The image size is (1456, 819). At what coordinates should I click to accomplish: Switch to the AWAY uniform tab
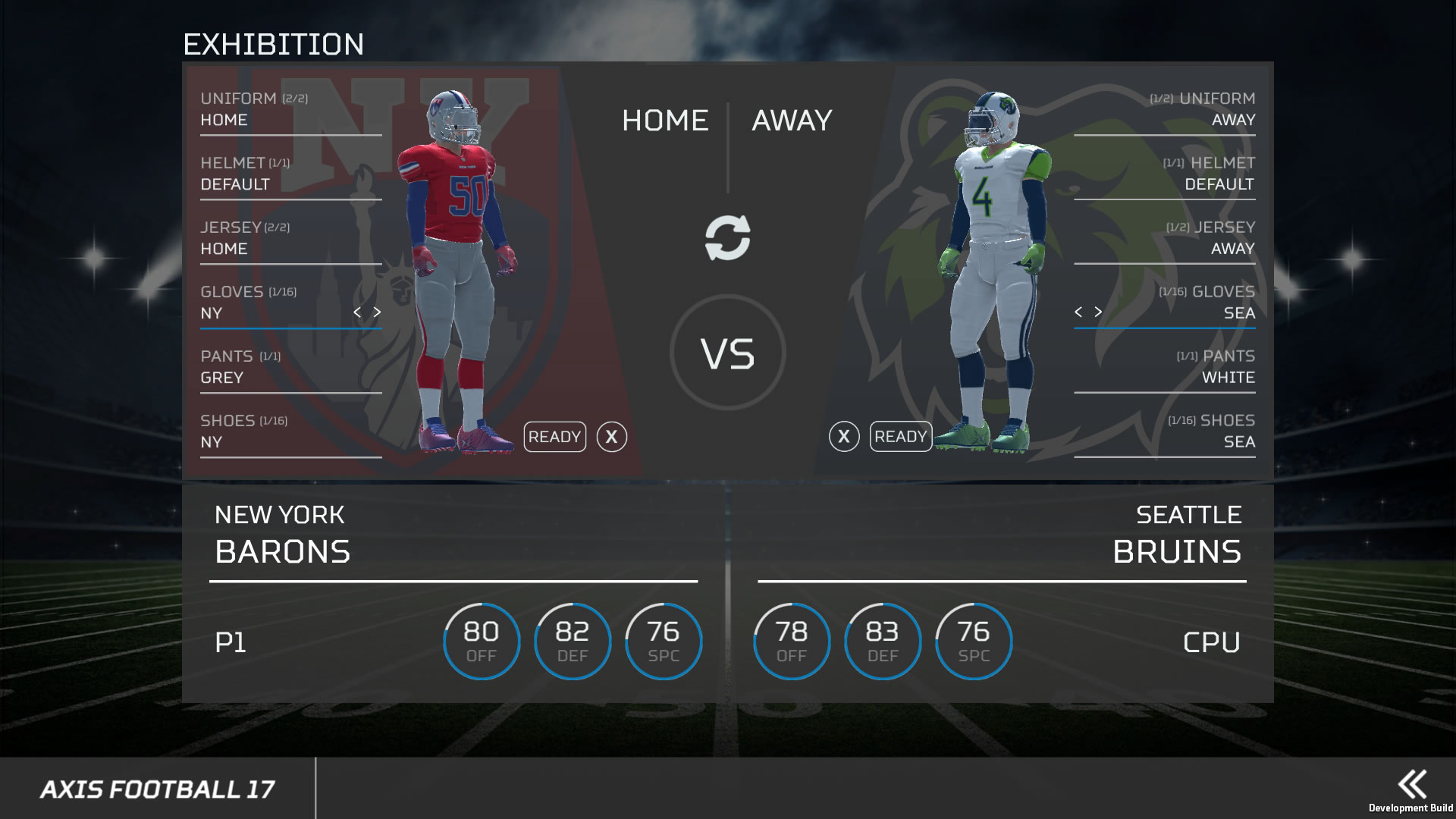point(791,120)
